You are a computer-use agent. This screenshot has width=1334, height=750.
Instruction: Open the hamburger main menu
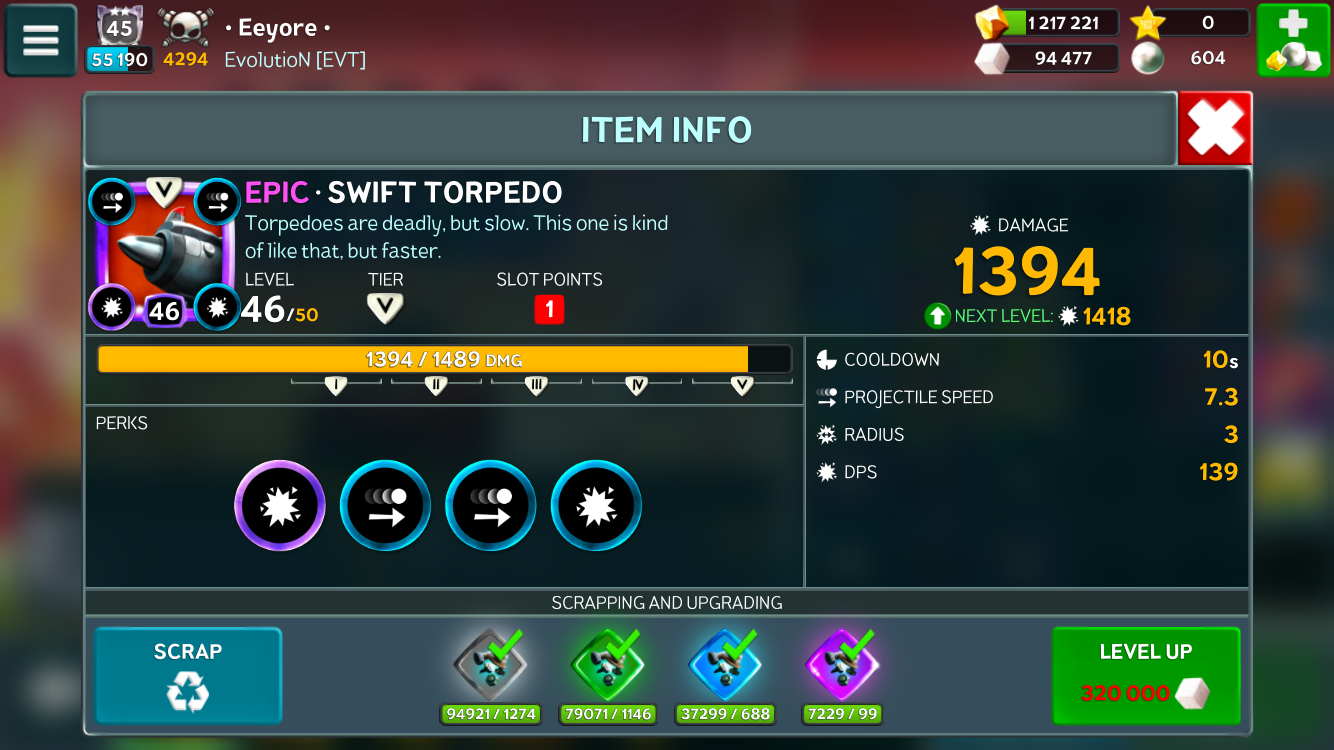[41, 40]
